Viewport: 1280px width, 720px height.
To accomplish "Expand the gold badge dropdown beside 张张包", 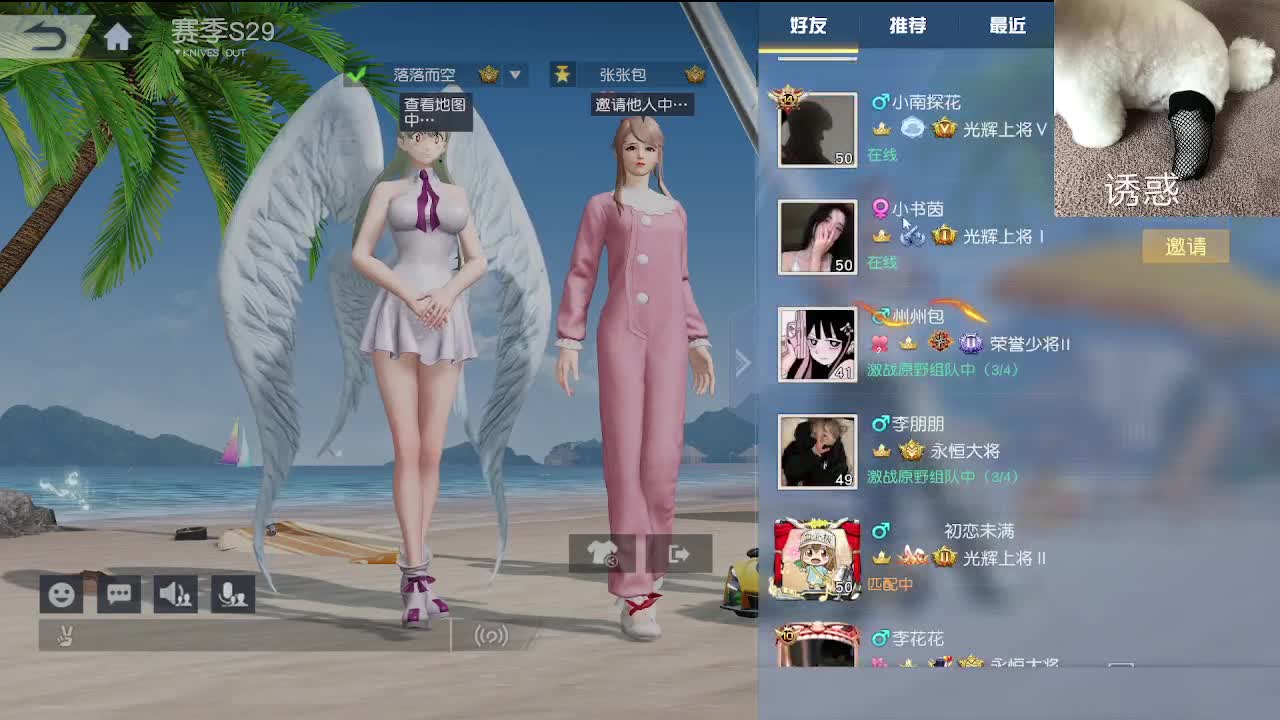I will coord(696,74).
